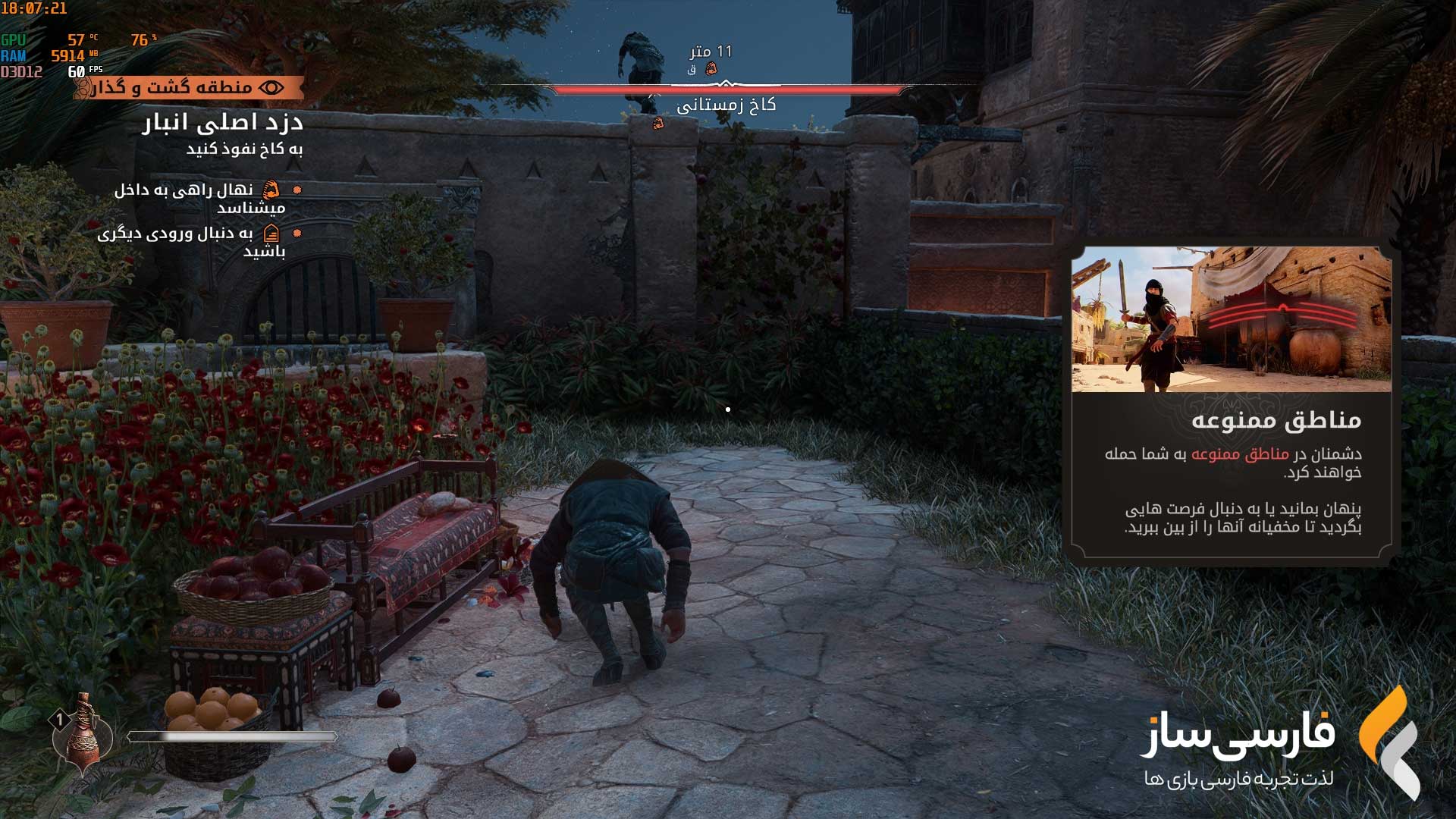Open the restricted areas tutorial image
1456x819 pixels.
tap(1231, 319)
